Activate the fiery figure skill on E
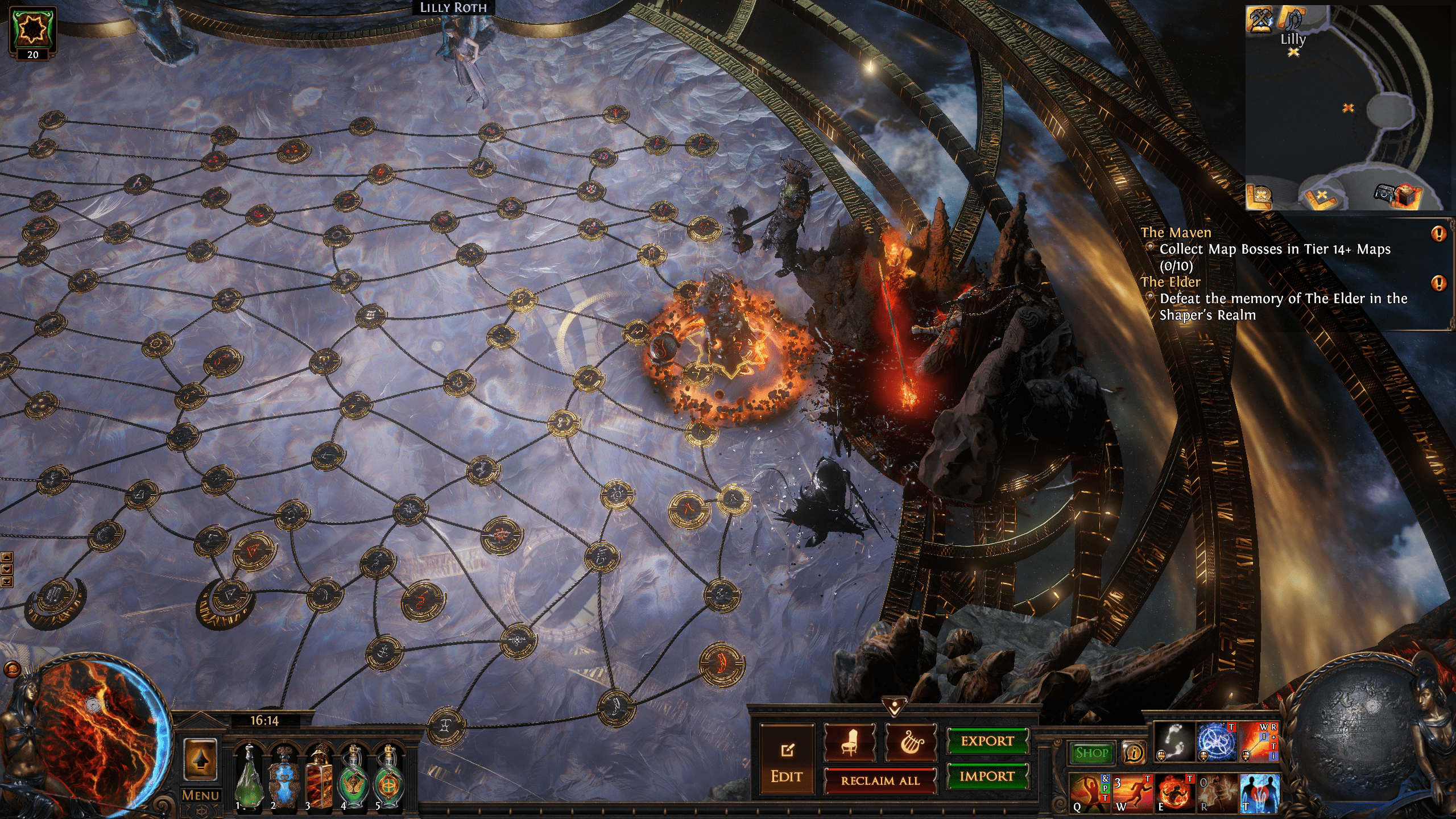 tap(1174, 792)
